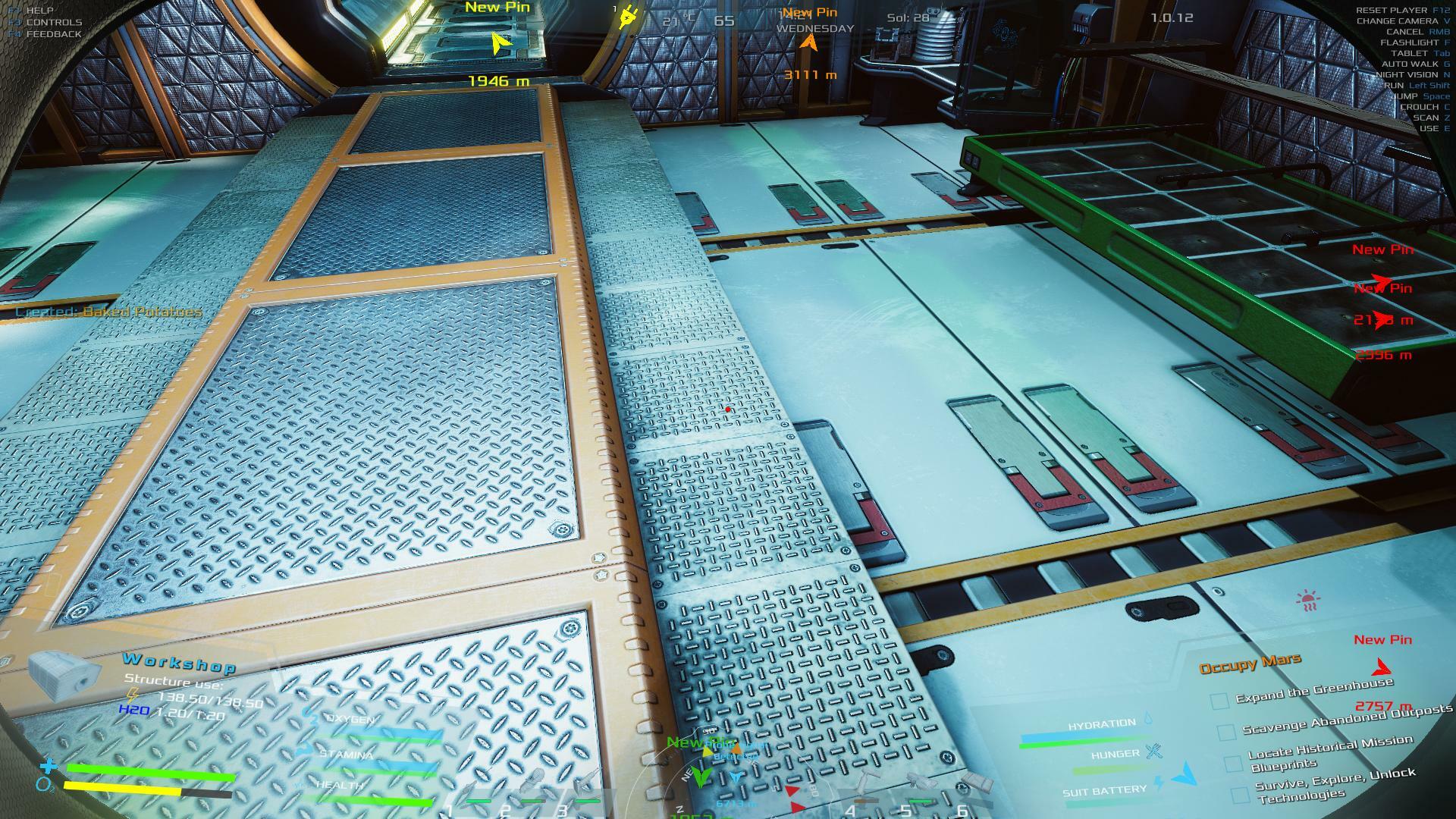Screen dimensions: 1456x819
Task: Click the red New Pin marker at 2757 m
Action: (1382, 668)
